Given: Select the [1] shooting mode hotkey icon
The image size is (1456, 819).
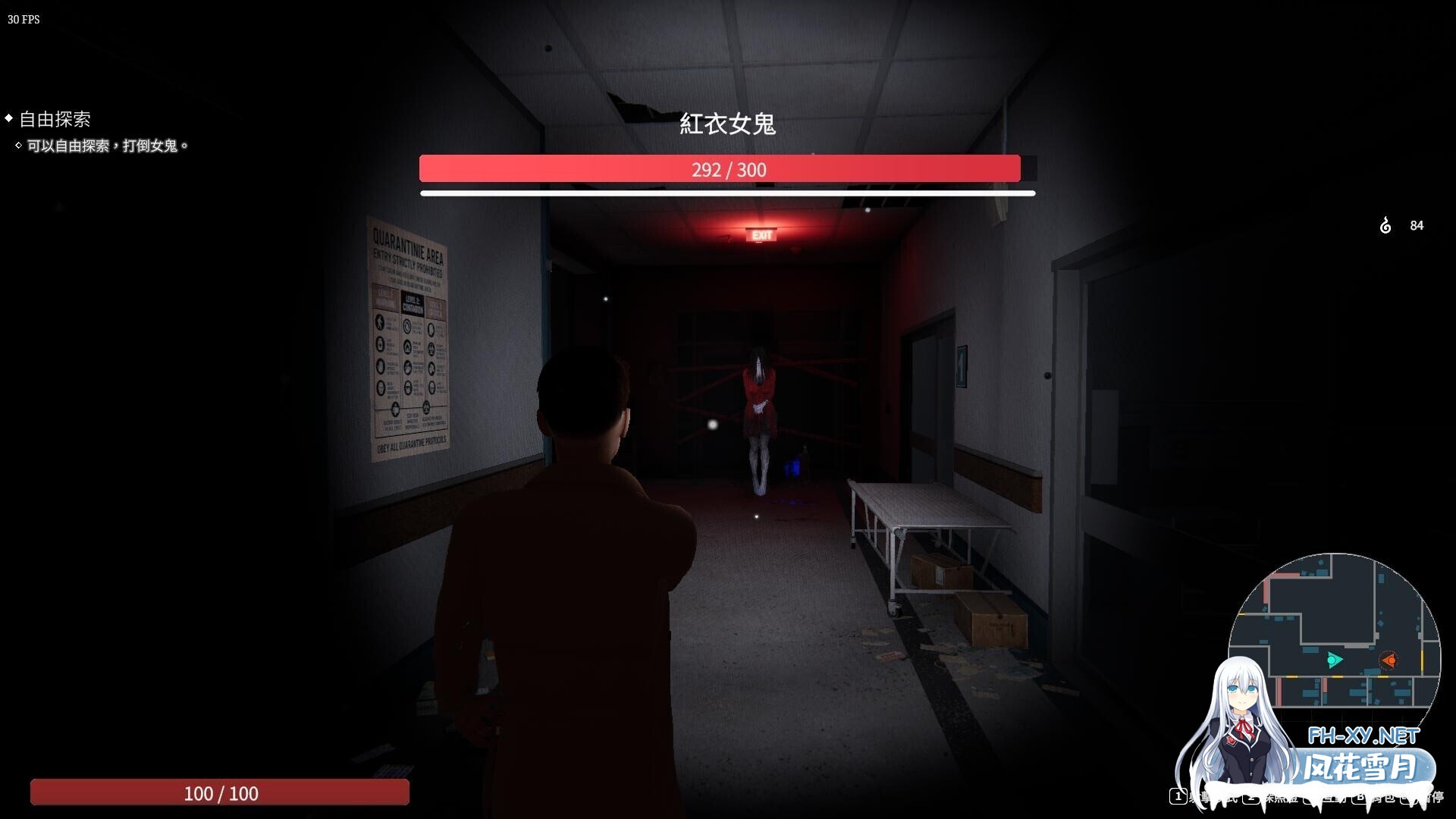Looking at the screenshot, I should pos(1178,797).
